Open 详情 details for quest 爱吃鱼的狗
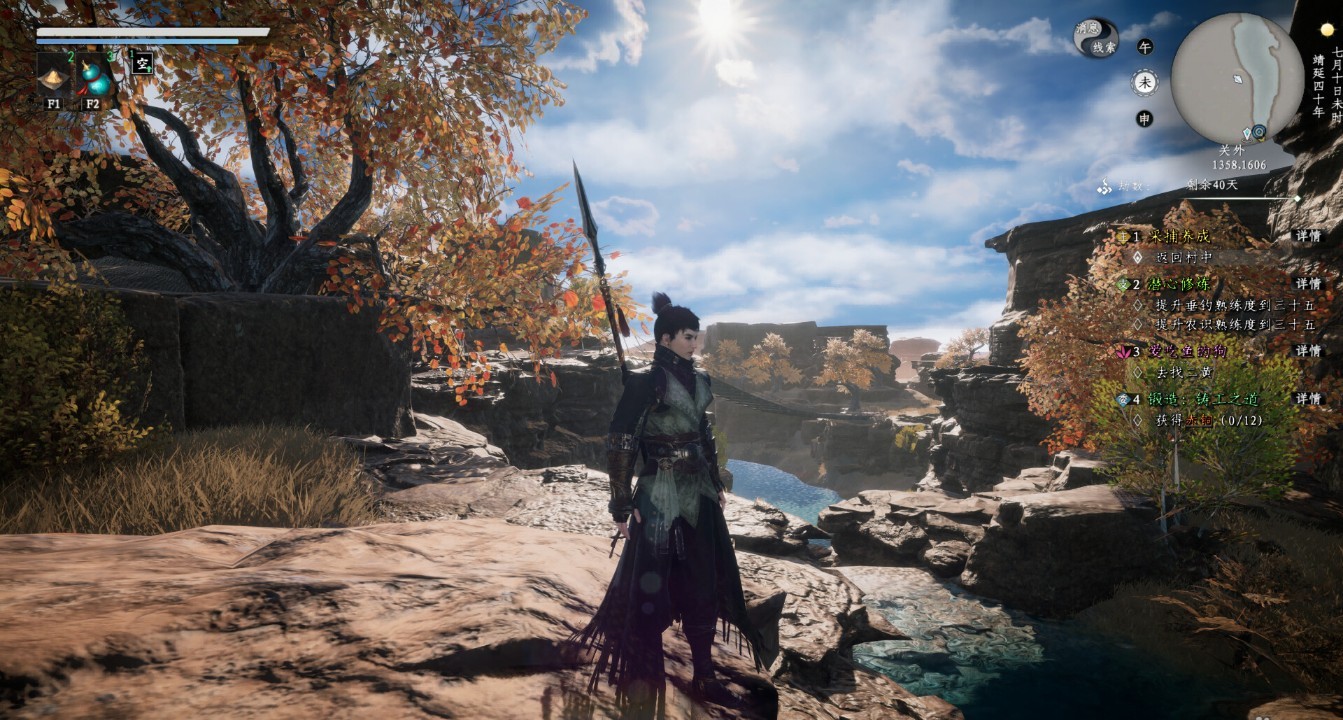Viewport: 1343px width, 720px height. pos(1308,351)
